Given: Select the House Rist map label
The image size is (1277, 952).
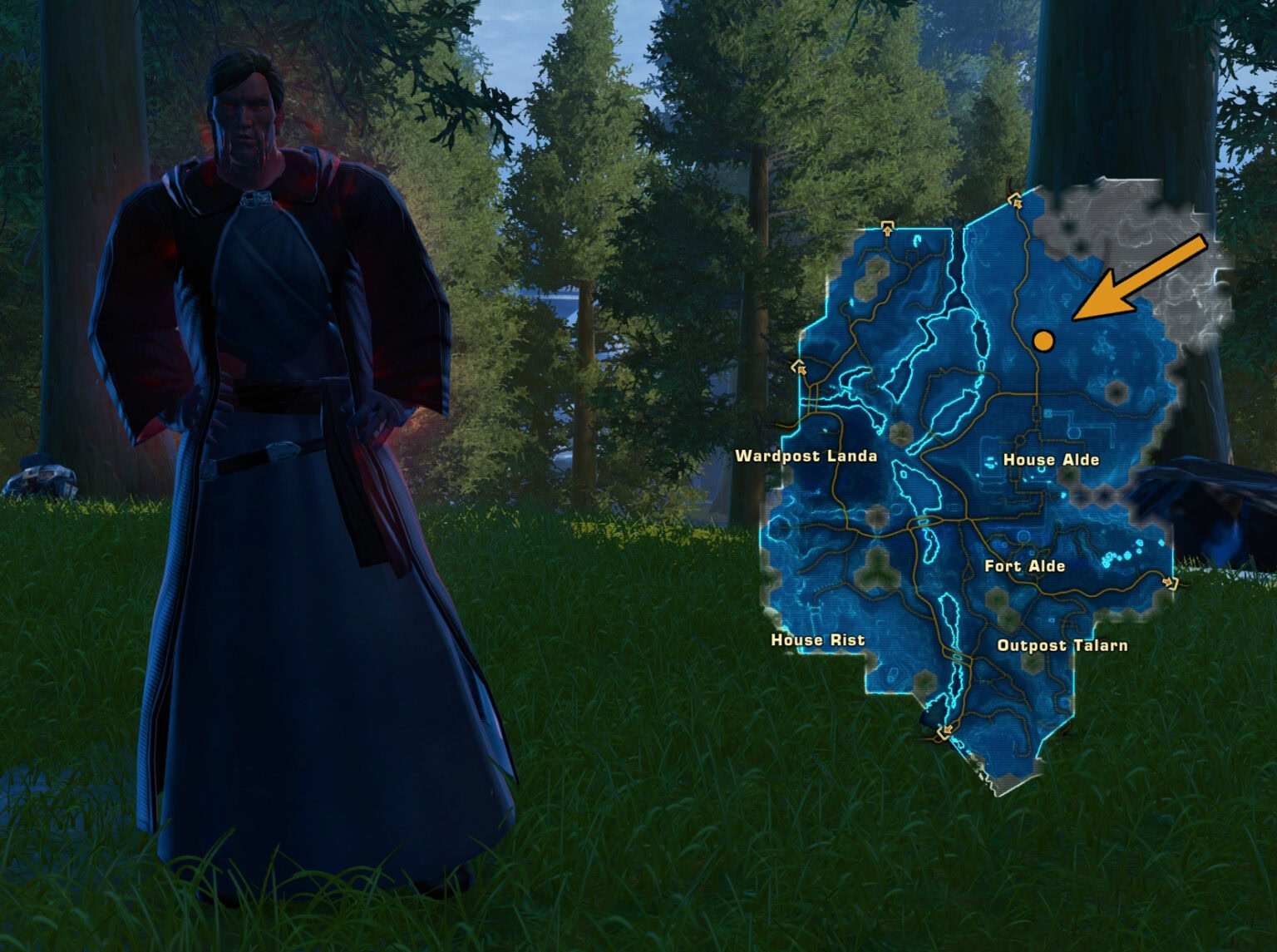Looking at the screenshot, I should click(817, 641).
